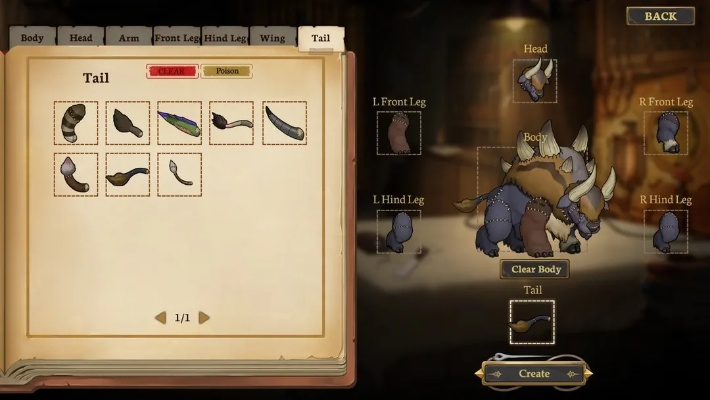The width and height of the screenshot is (710, 400).
Task: Select the equipped Tail slot
Action: pyautogui.click(x=532, y=322)
